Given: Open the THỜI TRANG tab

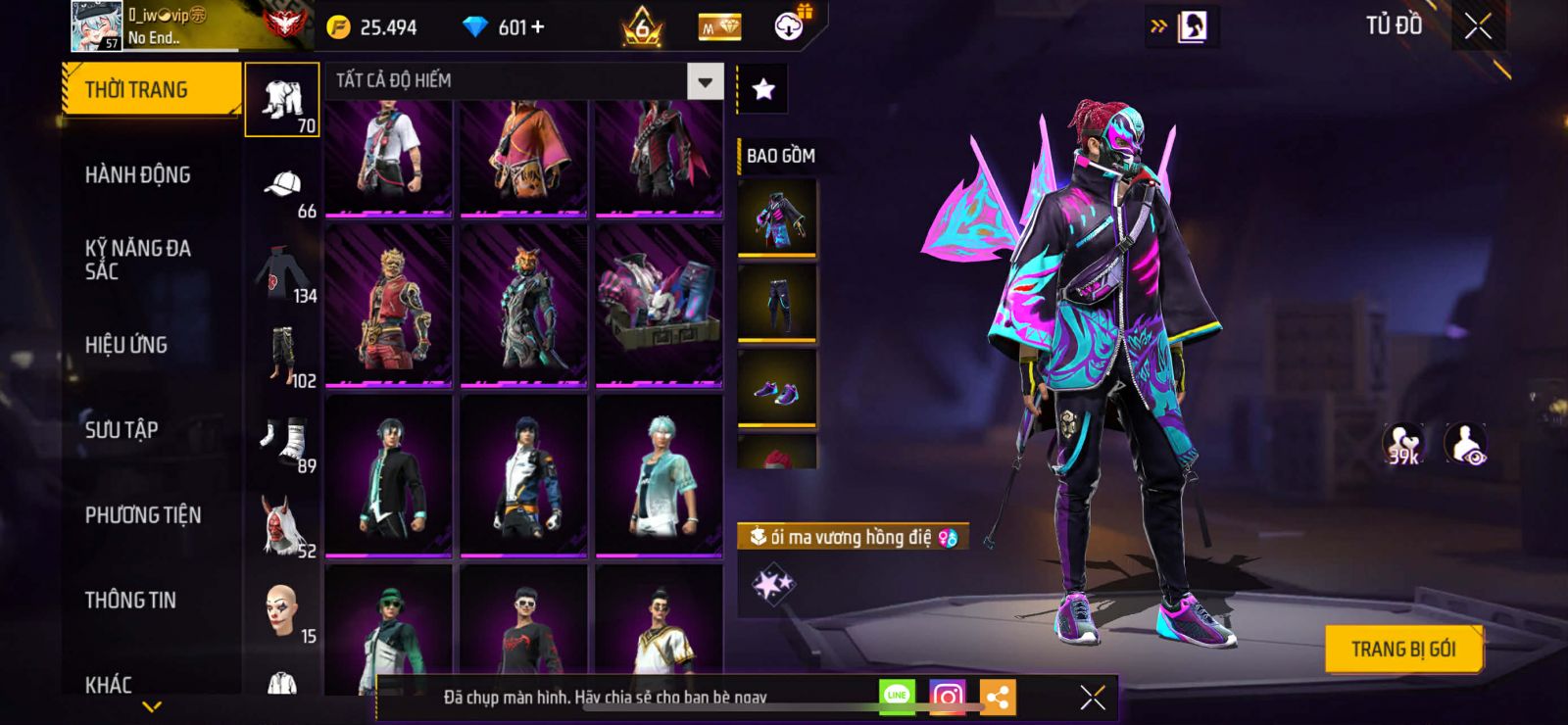Looking at the screenshot, I should tap(150, 90).
